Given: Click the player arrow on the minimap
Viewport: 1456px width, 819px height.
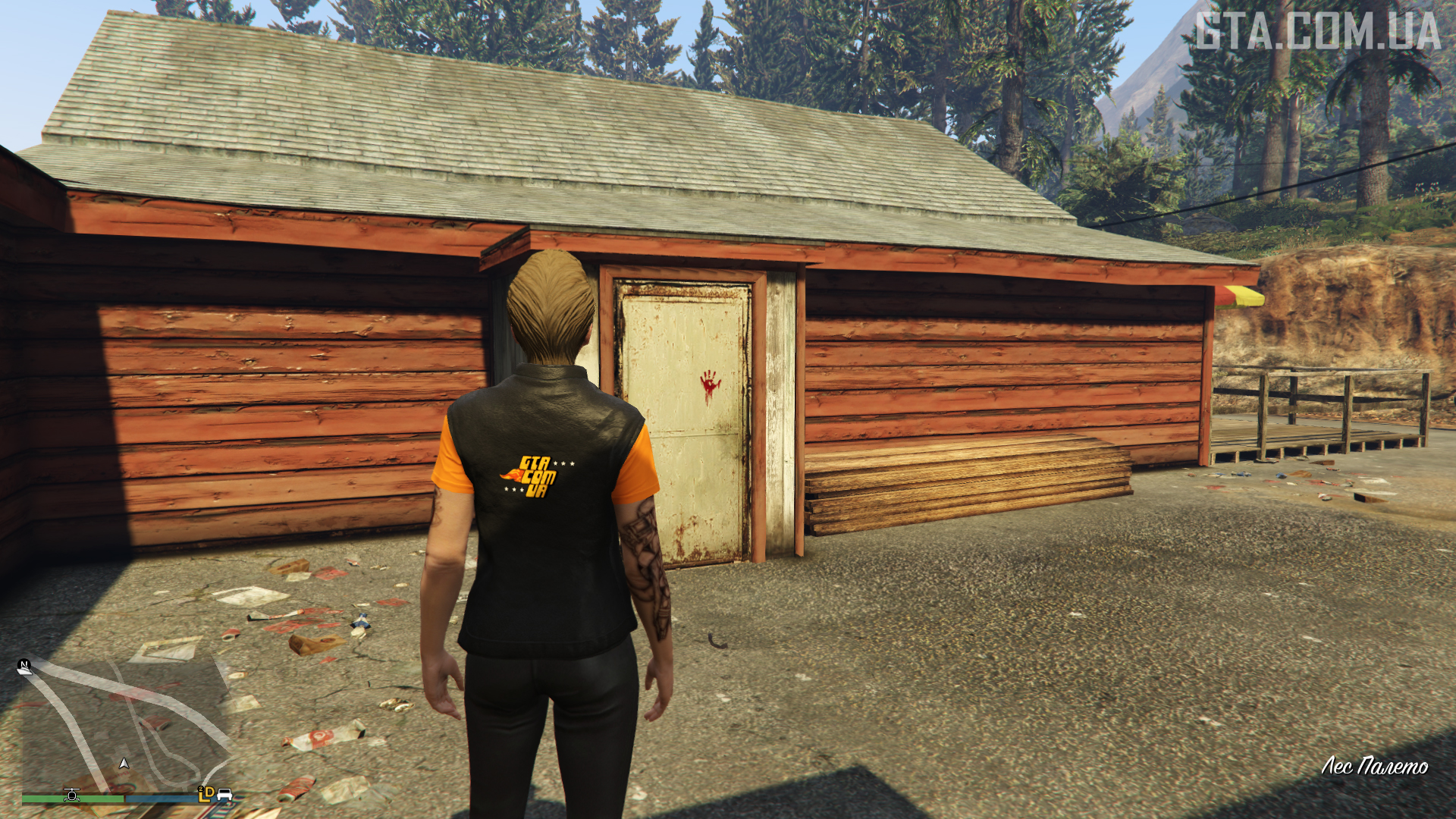Looking at the screenshot, I should click(x=124, y=763).
